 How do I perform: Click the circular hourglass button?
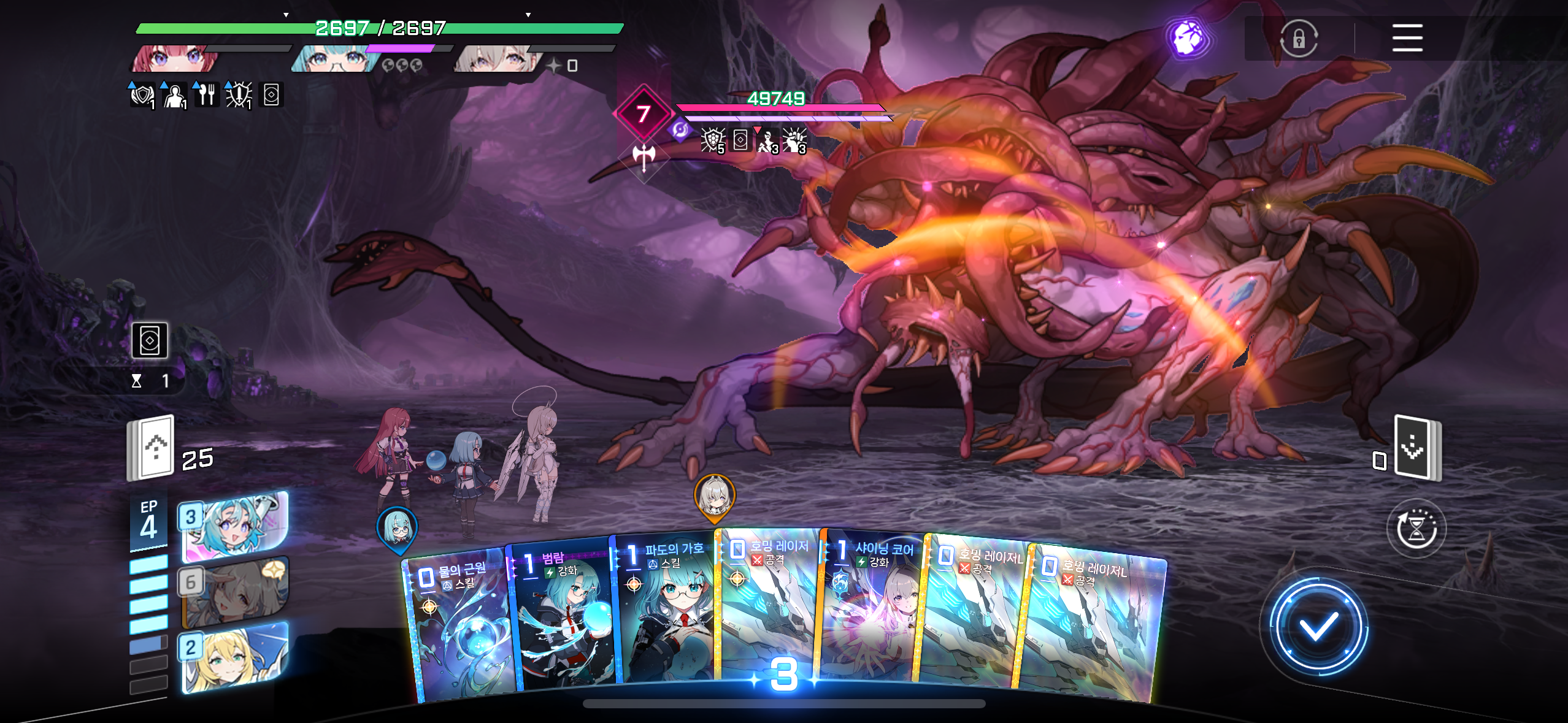pyautogui.click(x=1416, y=529)
